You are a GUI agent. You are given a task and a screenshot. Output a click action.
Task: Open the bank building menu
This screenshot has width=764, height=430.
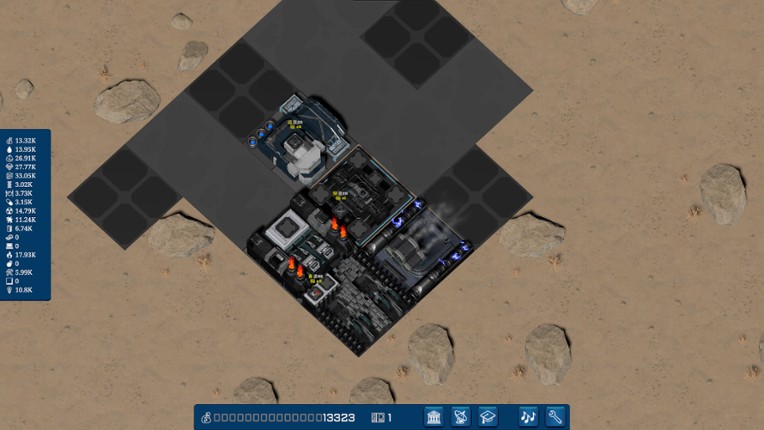[x=434, y=417]
